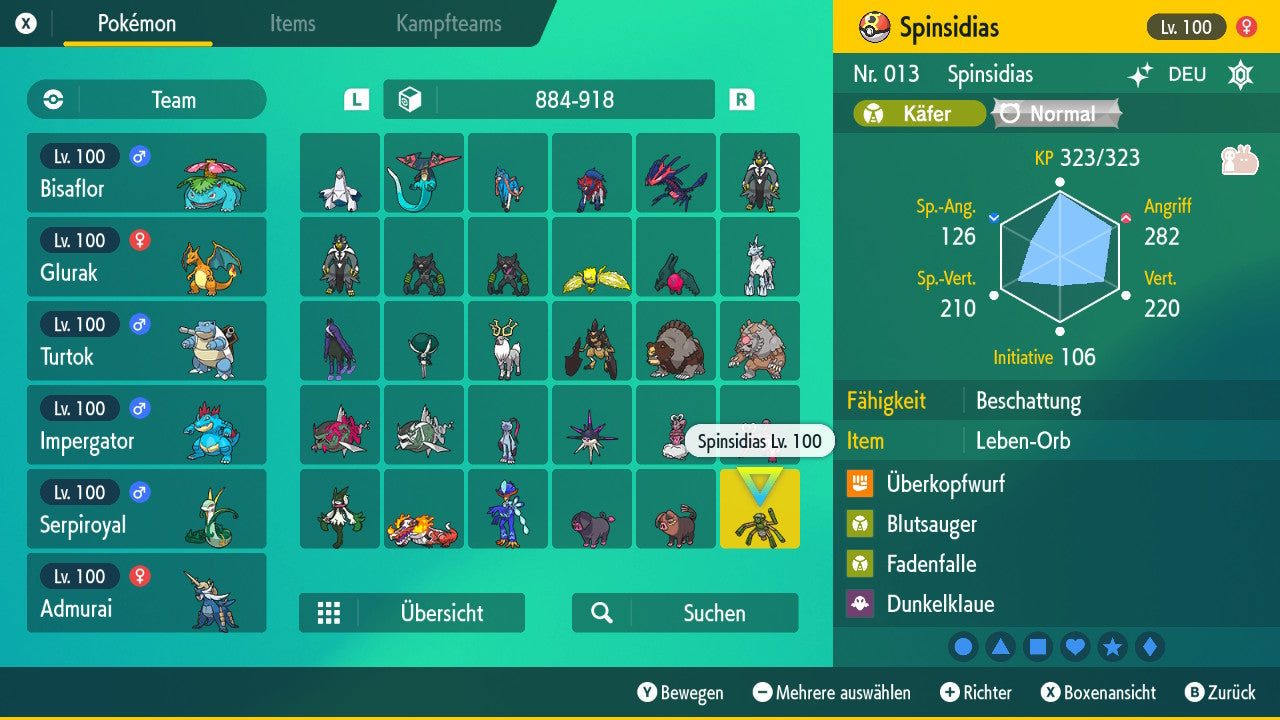Viewport: 1280px width, 720px height.
Task: Toggle the triangle marking for Spinsidias
Action: [1000, 647]
